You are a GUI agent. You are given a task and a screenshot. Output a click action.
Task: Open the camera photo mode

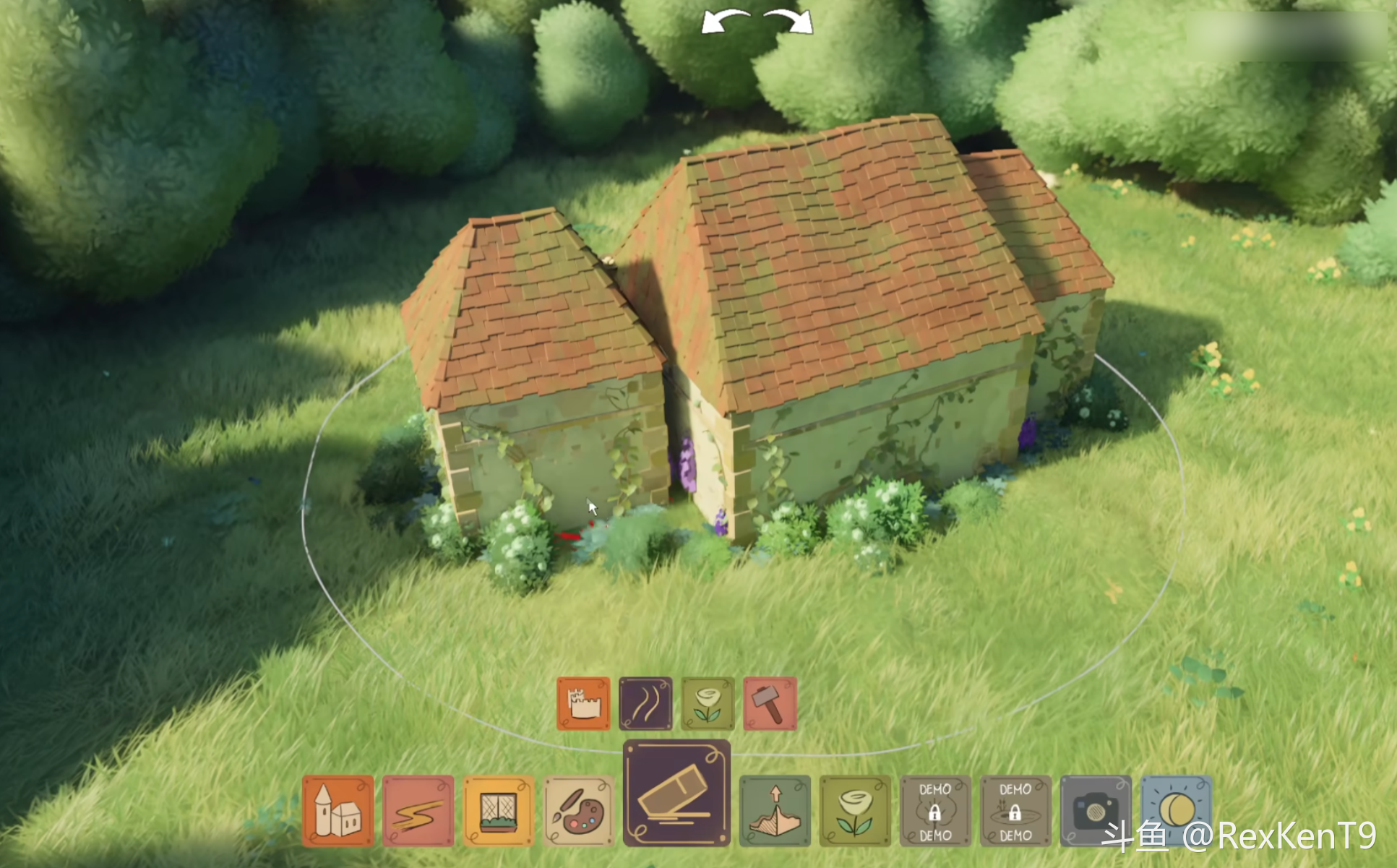coord(1095,810)
